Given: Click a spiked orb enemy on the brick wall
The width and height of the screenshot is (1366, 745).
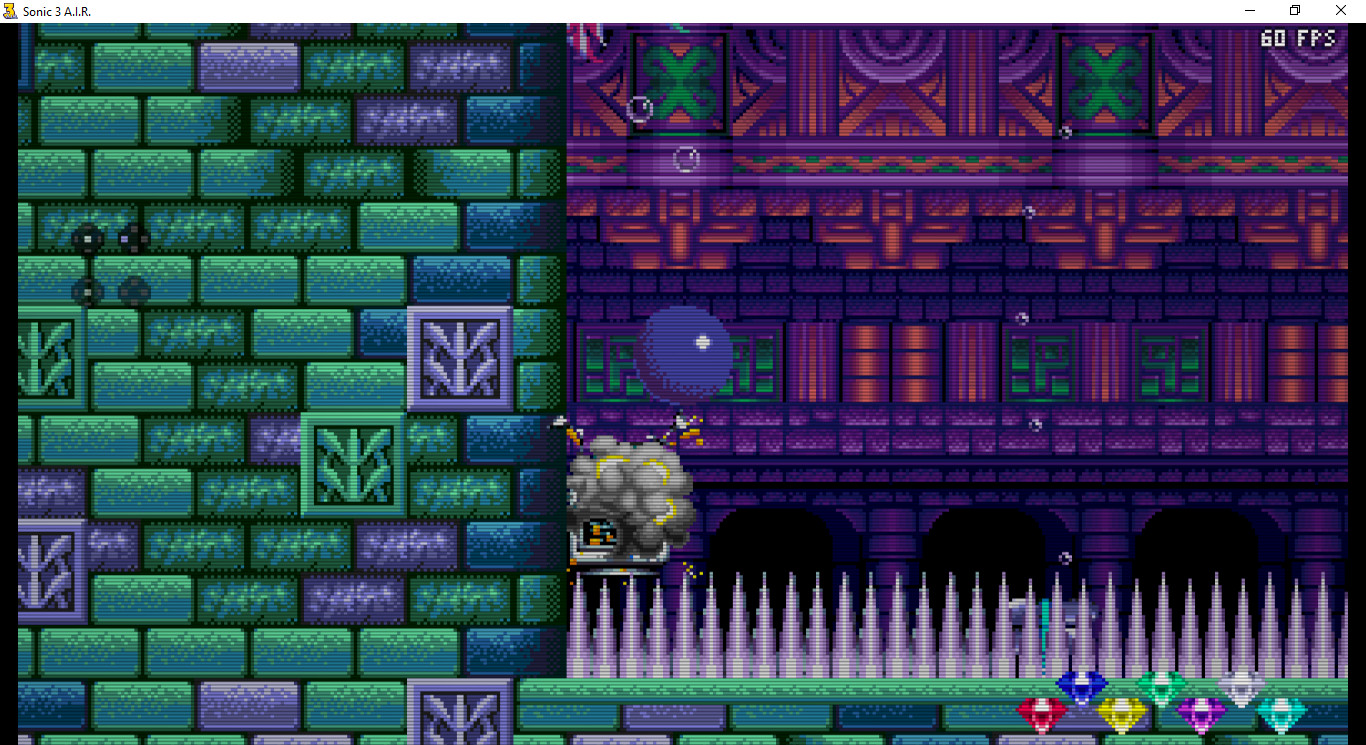Looking at the screenshot, I should (88, 240).
